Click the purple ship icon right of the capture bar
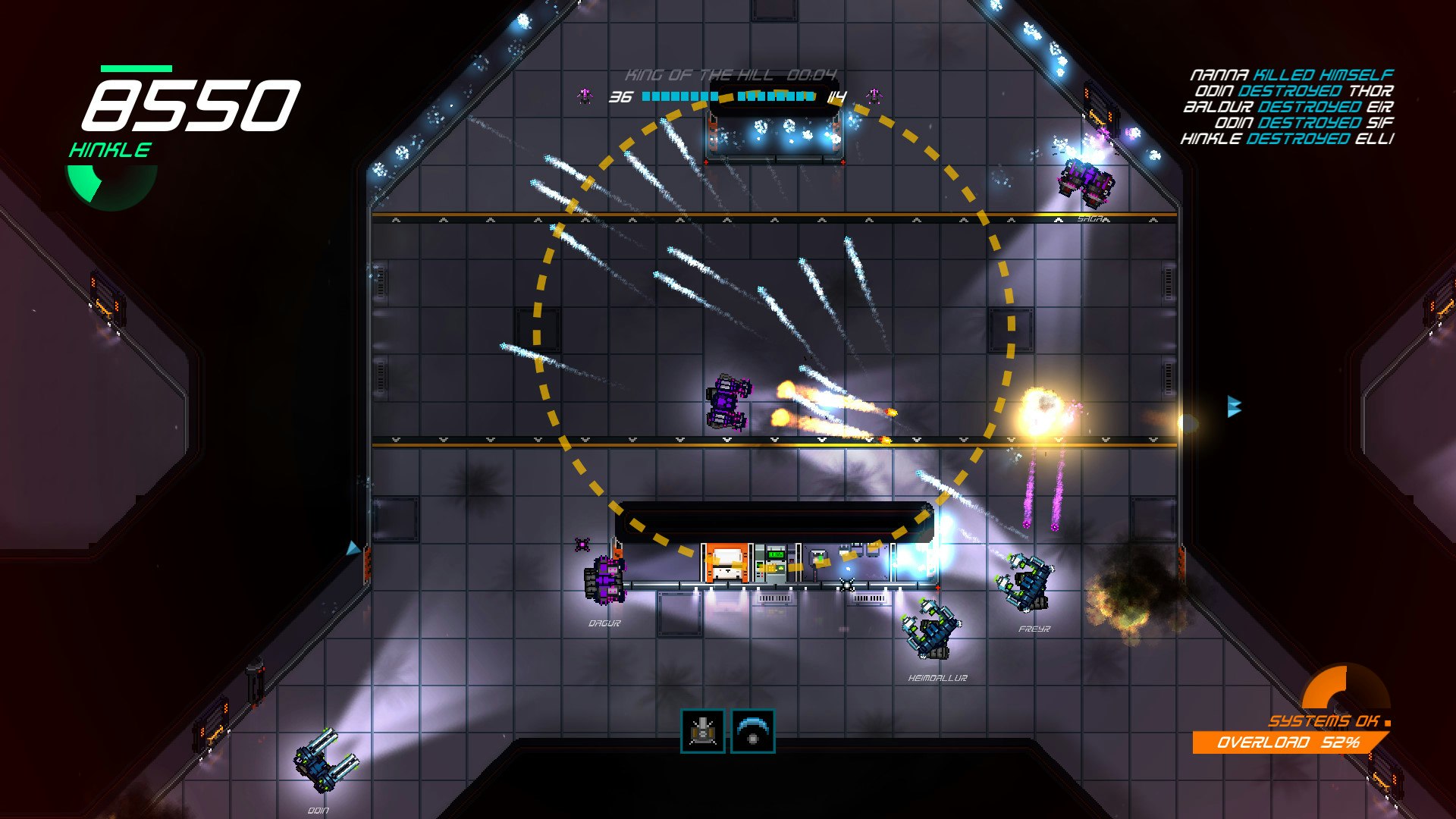The height and width of the screenshot is (819, 1456). pos(876,95)
